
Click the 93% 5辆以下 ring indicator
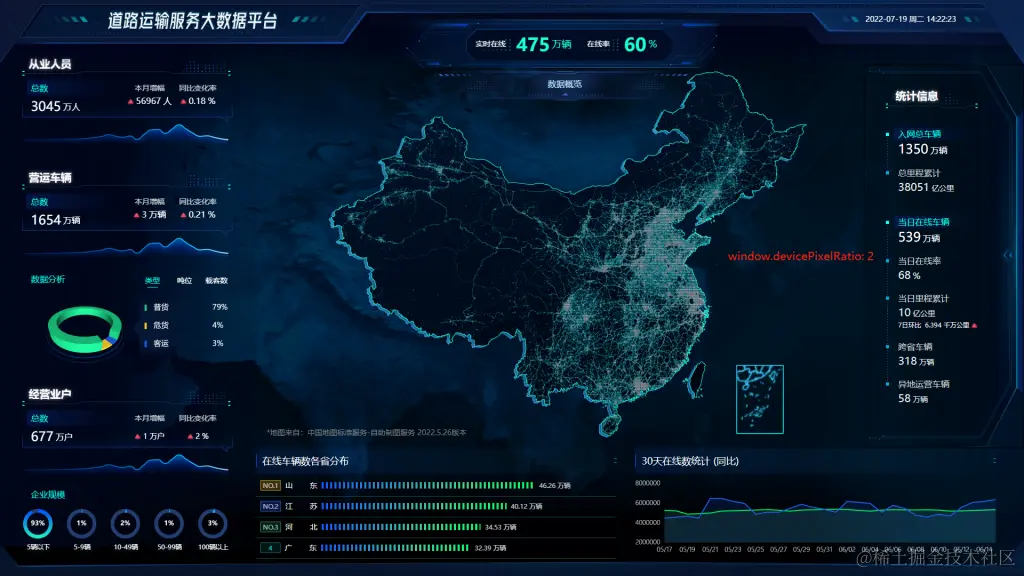coord(39,523)
